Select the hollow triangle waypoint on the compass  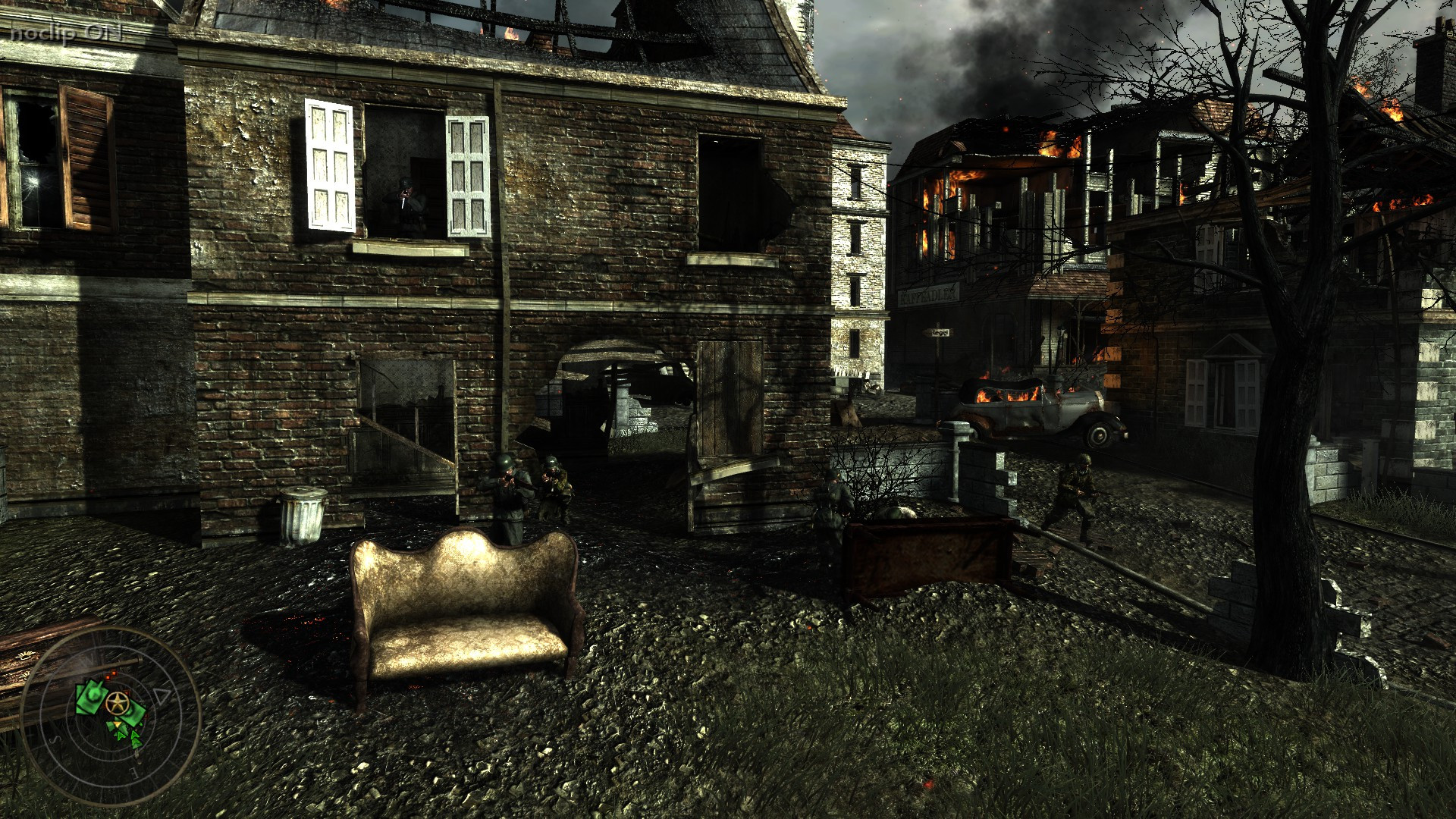[x=160, y=695]
